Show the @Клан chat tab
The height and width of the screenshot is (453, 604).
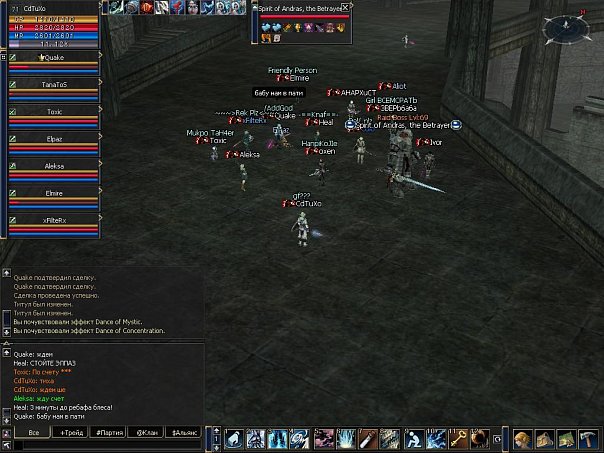(146, 432)
